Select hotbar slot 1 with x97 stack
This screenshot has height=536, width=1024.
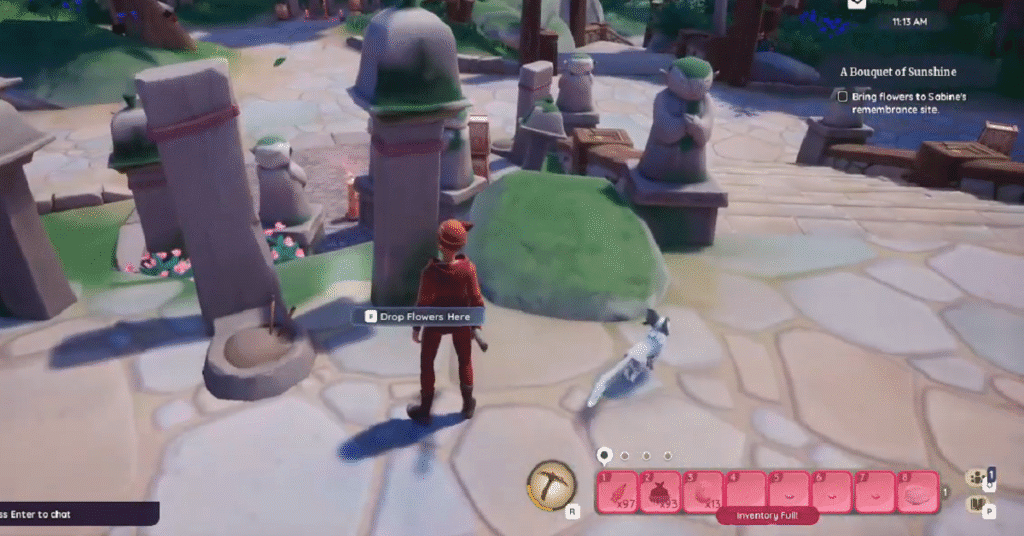tap(618, 492)
